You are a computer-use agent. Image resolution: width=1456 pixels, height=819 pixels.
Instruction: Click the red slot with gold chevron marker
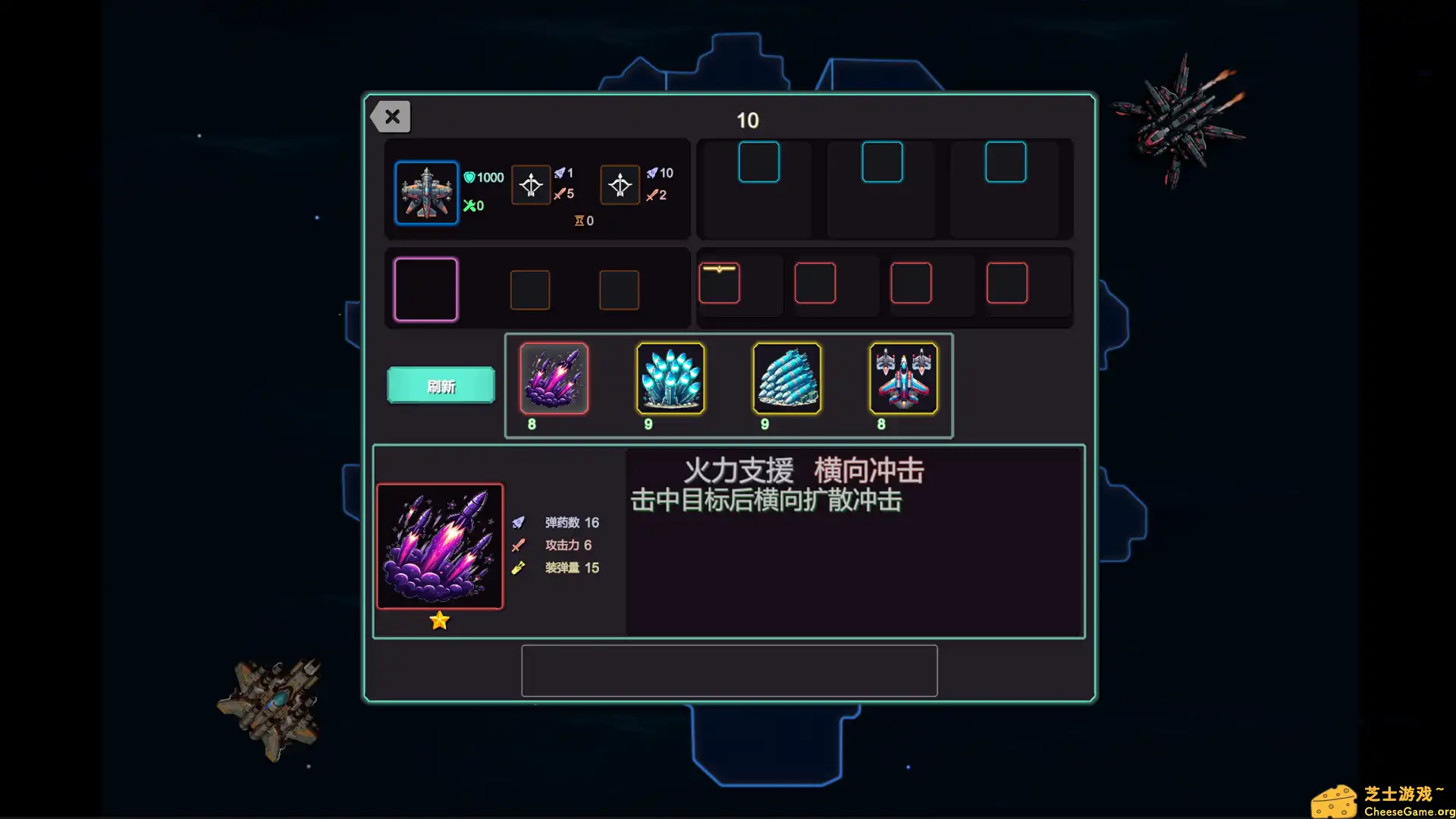coord(719,282)
